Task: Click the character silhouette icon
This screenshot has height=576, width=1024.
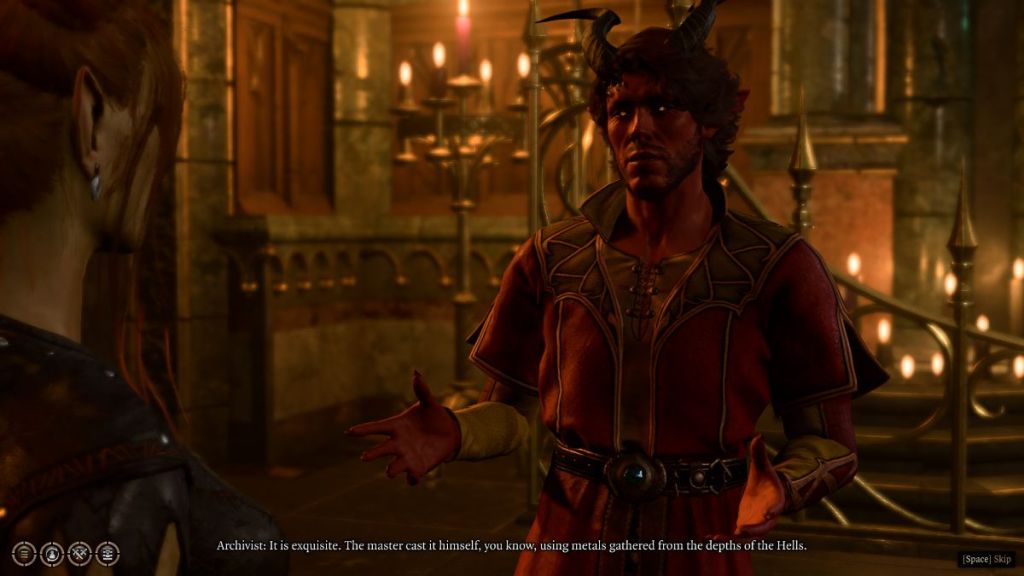Action: pos(52,554)
